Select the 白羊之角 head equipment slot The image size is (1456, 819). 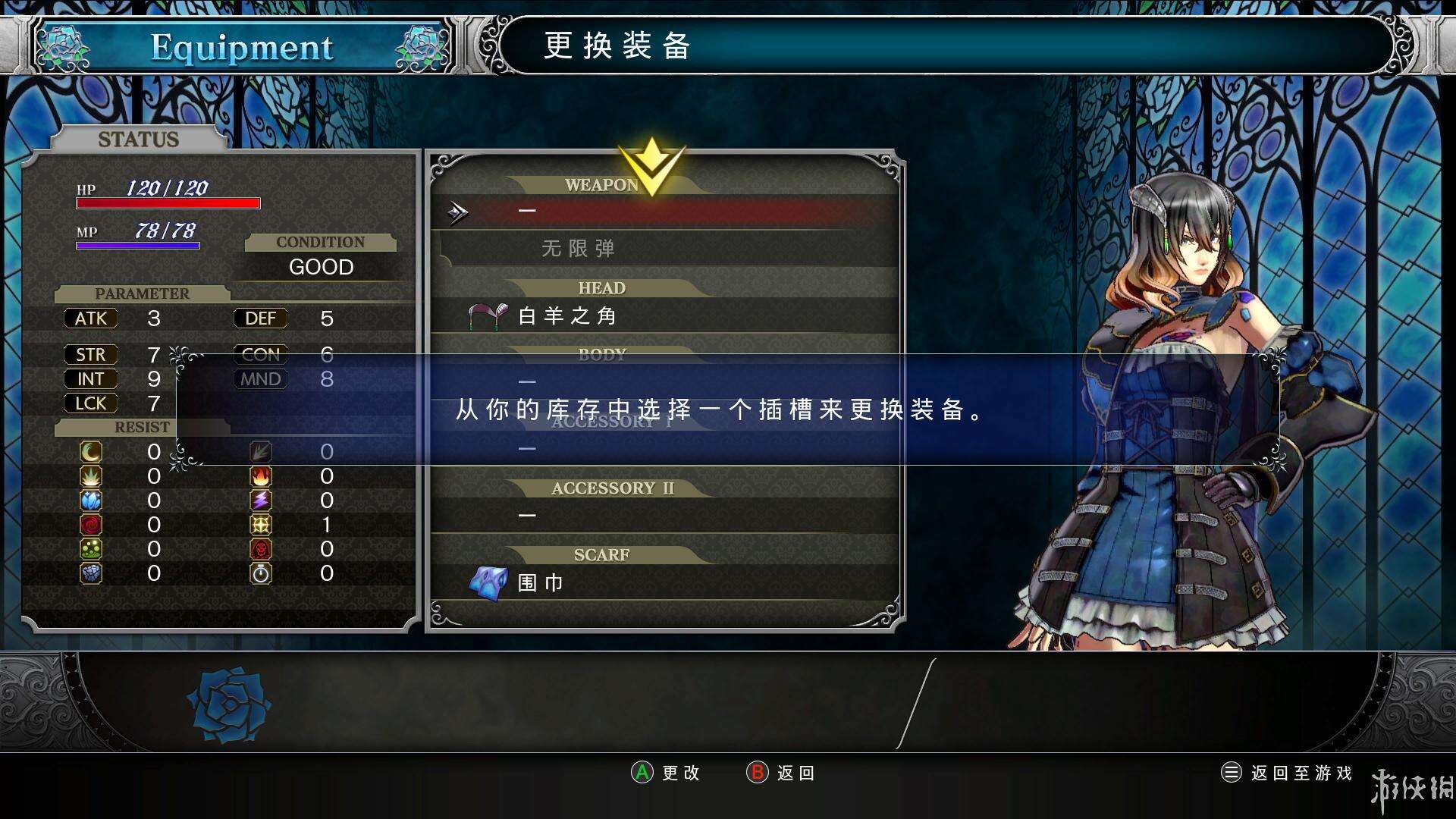tap(664, 315)
